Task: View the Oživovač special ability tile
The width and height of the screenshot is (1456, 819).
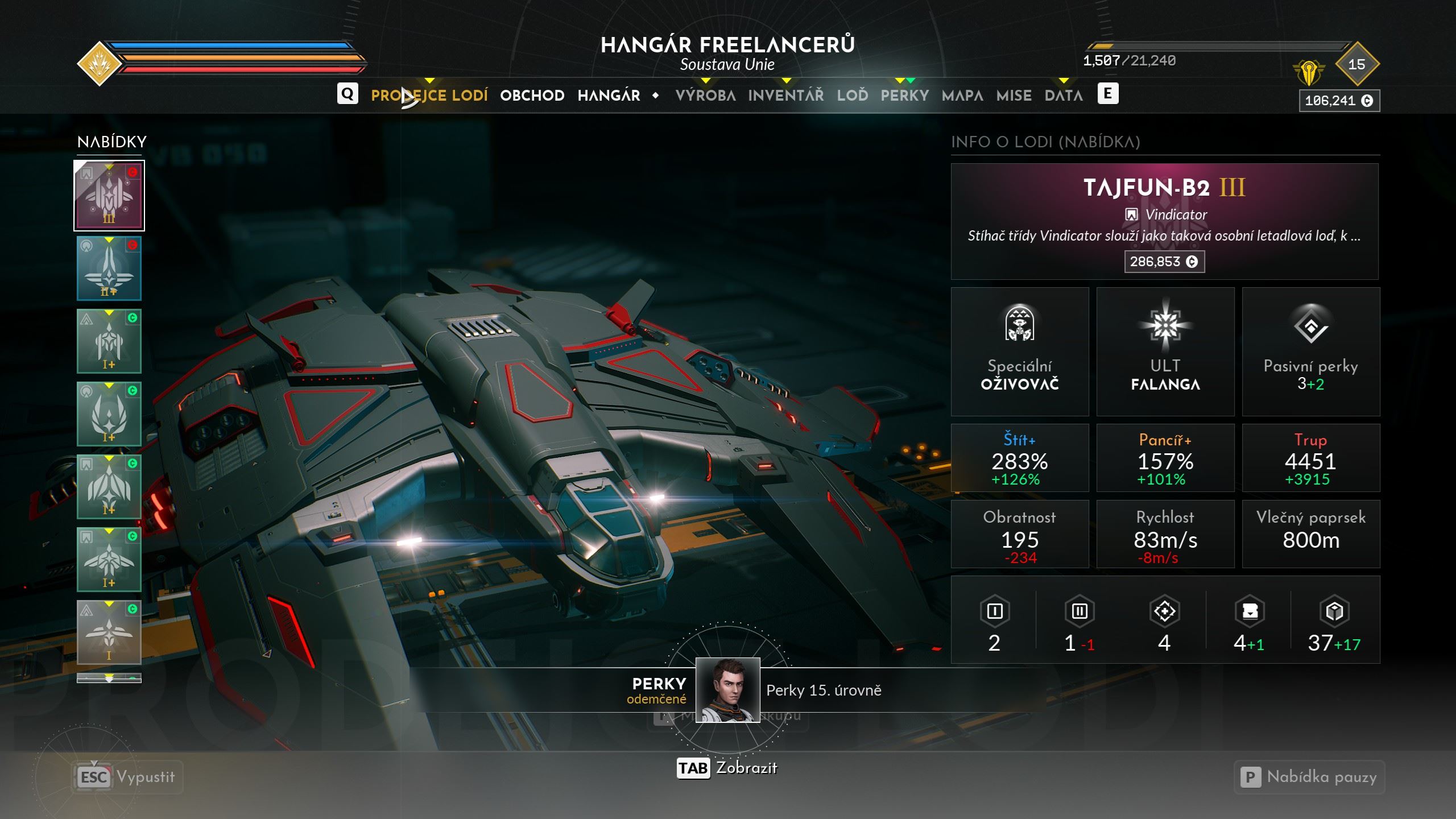Action: 1020,351
